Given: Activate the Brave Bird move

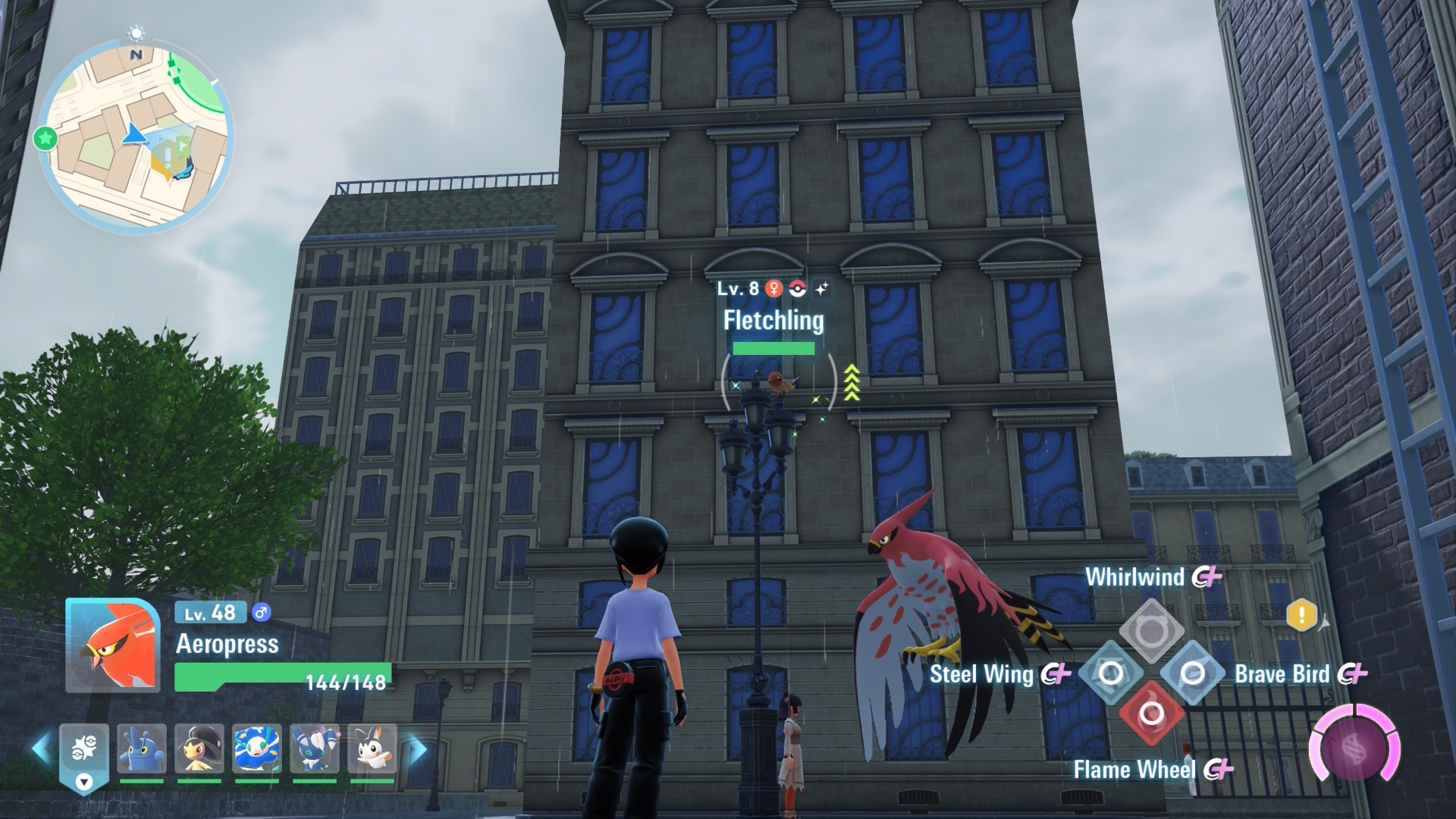Looking at the screenshot, I should pos(1192,673).
